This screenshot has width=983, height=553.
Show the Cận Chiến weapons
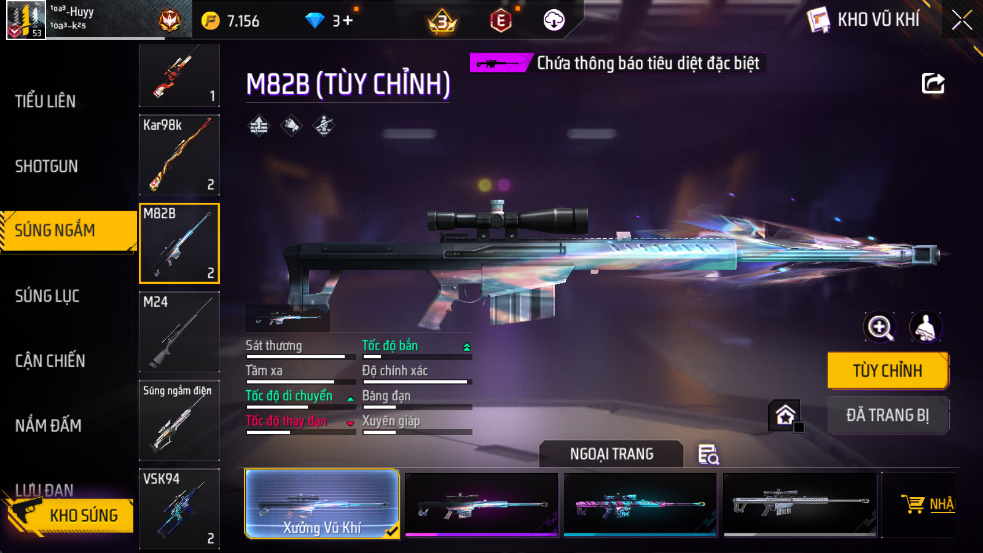(x=50, y=361)
